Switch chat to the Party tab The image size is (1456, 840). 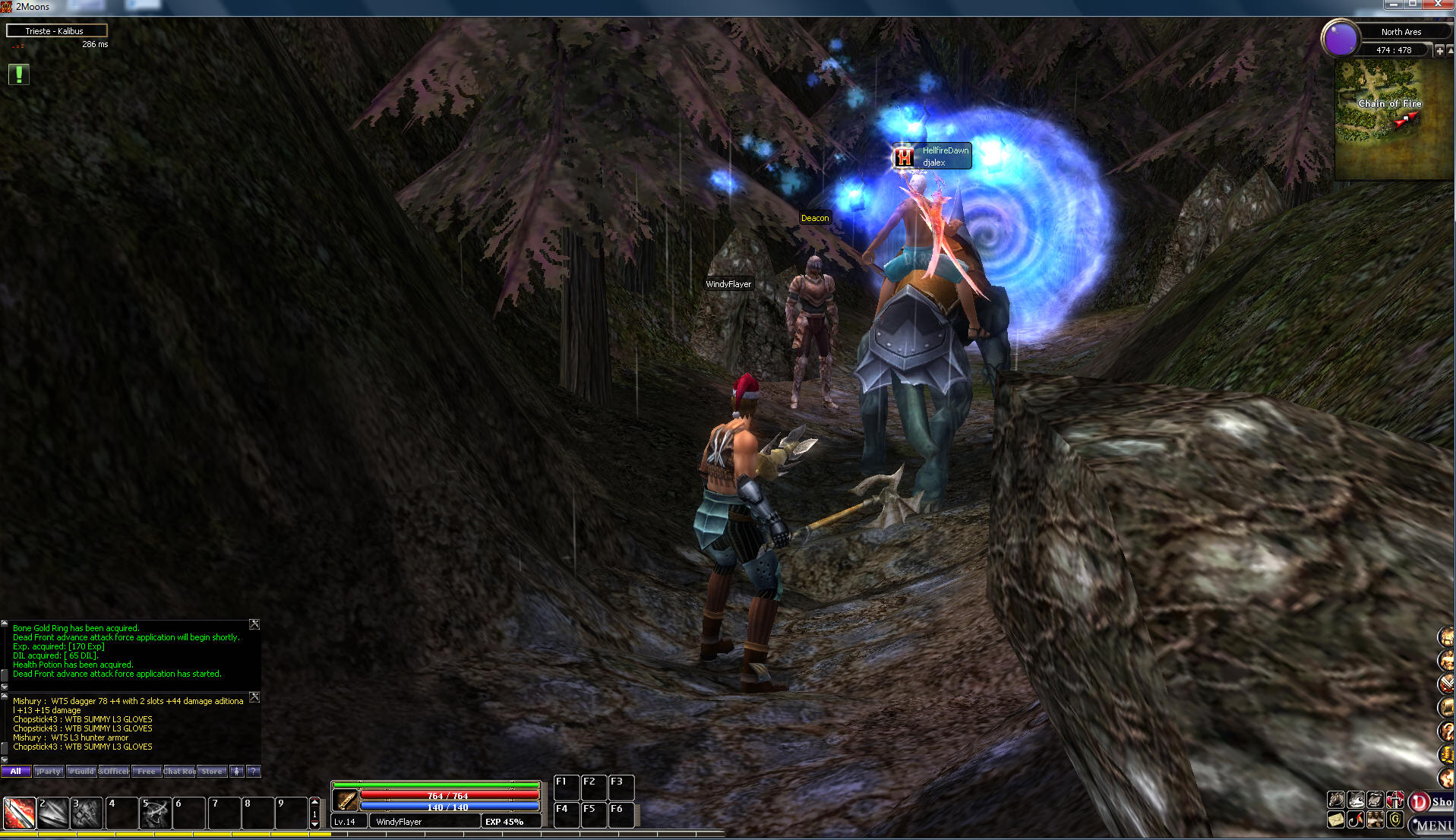click(x=49, y=772)
